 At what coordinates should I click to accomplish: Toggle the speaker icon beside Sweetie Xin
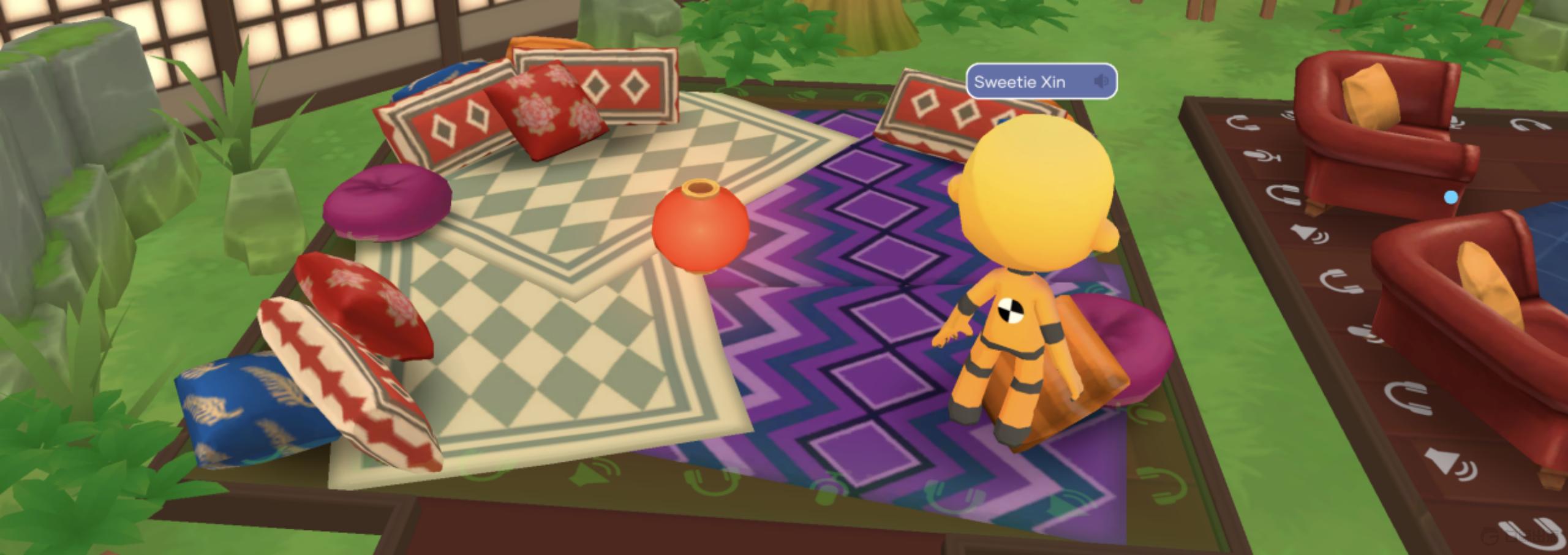pos(1101,81)
